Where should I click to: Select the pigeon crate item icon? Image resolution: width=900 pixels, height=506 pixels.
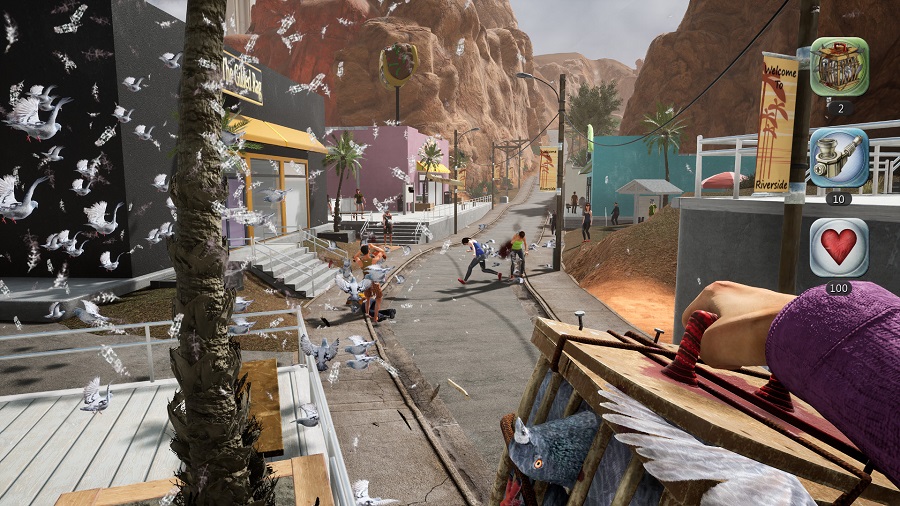(x=838, y=66)
